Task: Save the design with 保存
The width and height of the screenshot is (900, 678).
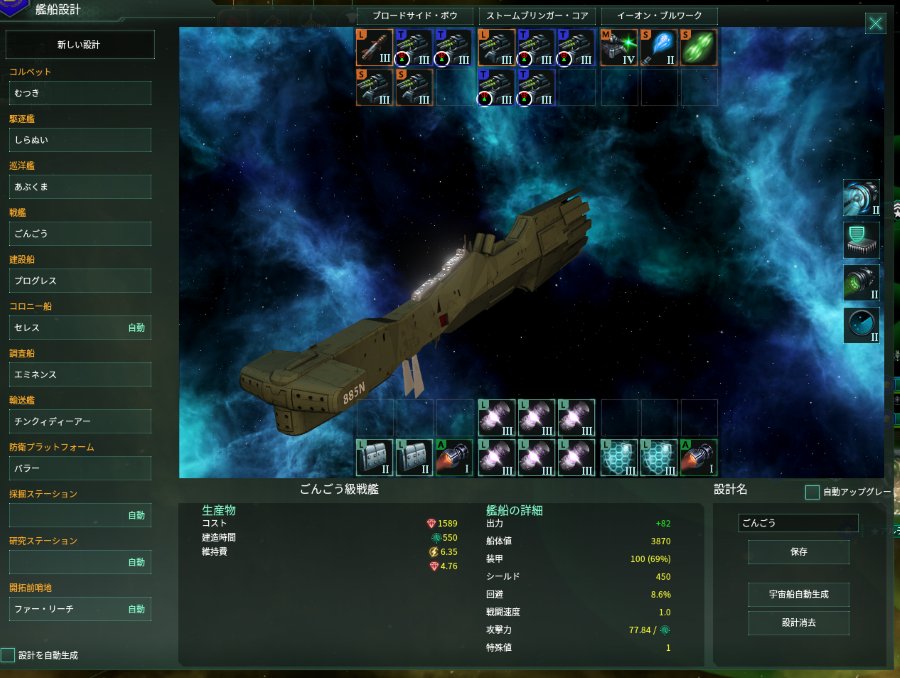Action: [x=798, y=552]
